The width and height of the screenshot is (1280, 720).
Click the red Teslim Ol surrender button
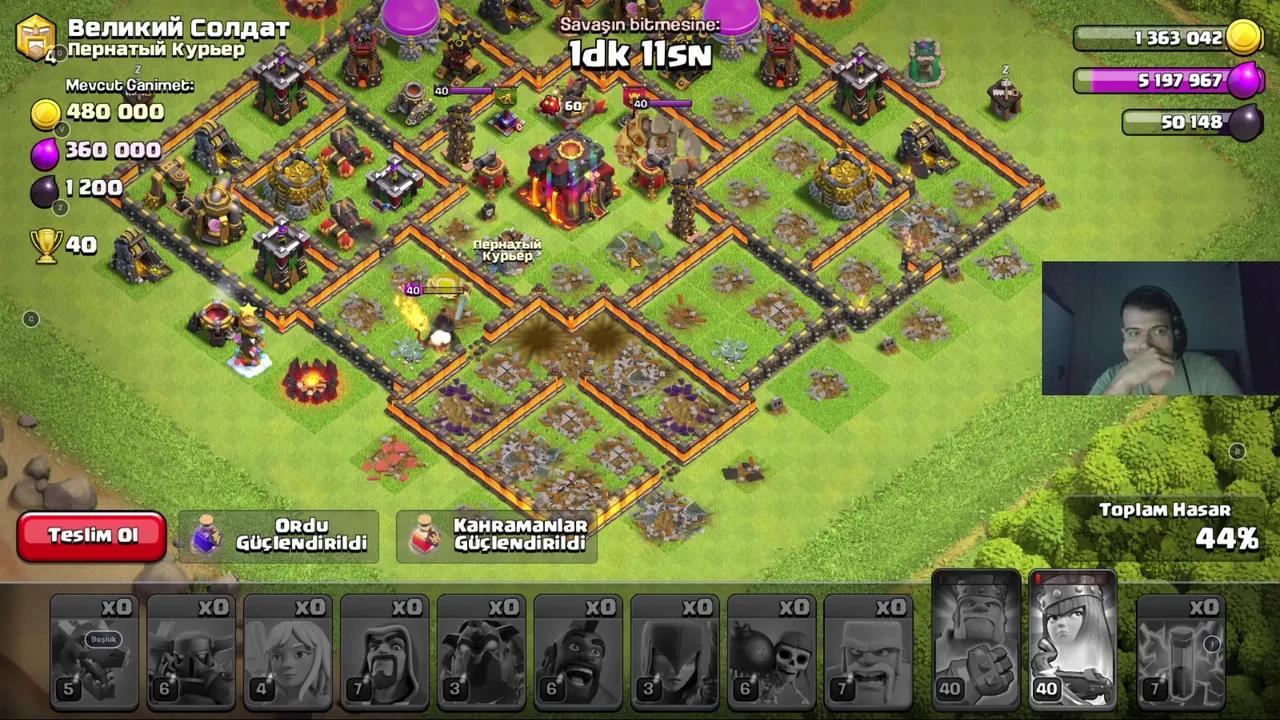tap(91, 536)
